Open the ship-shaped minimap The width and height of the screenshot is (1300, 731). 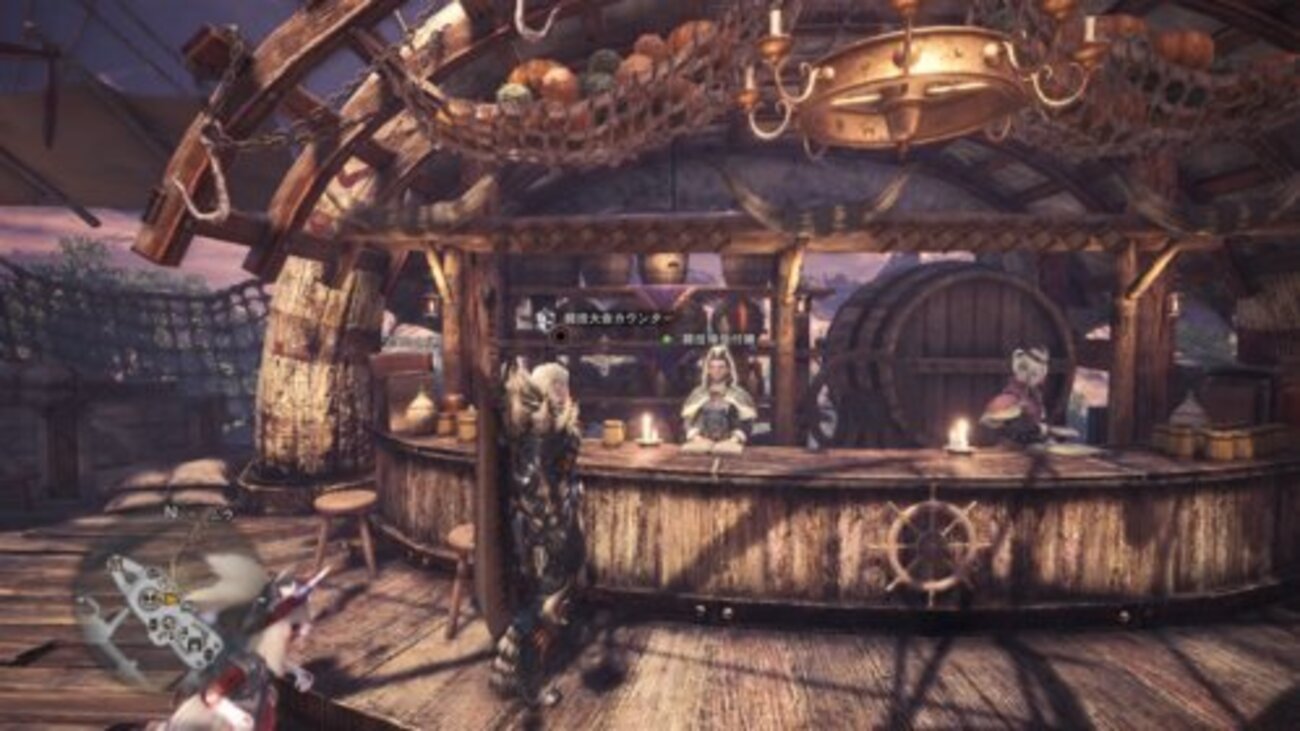(165, 611)
